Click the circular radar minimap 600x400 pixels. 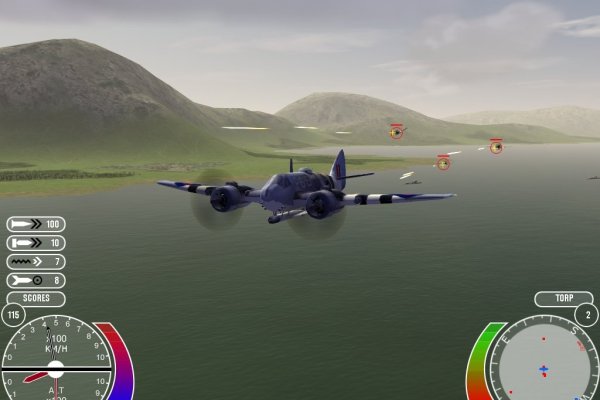point(543,364)
